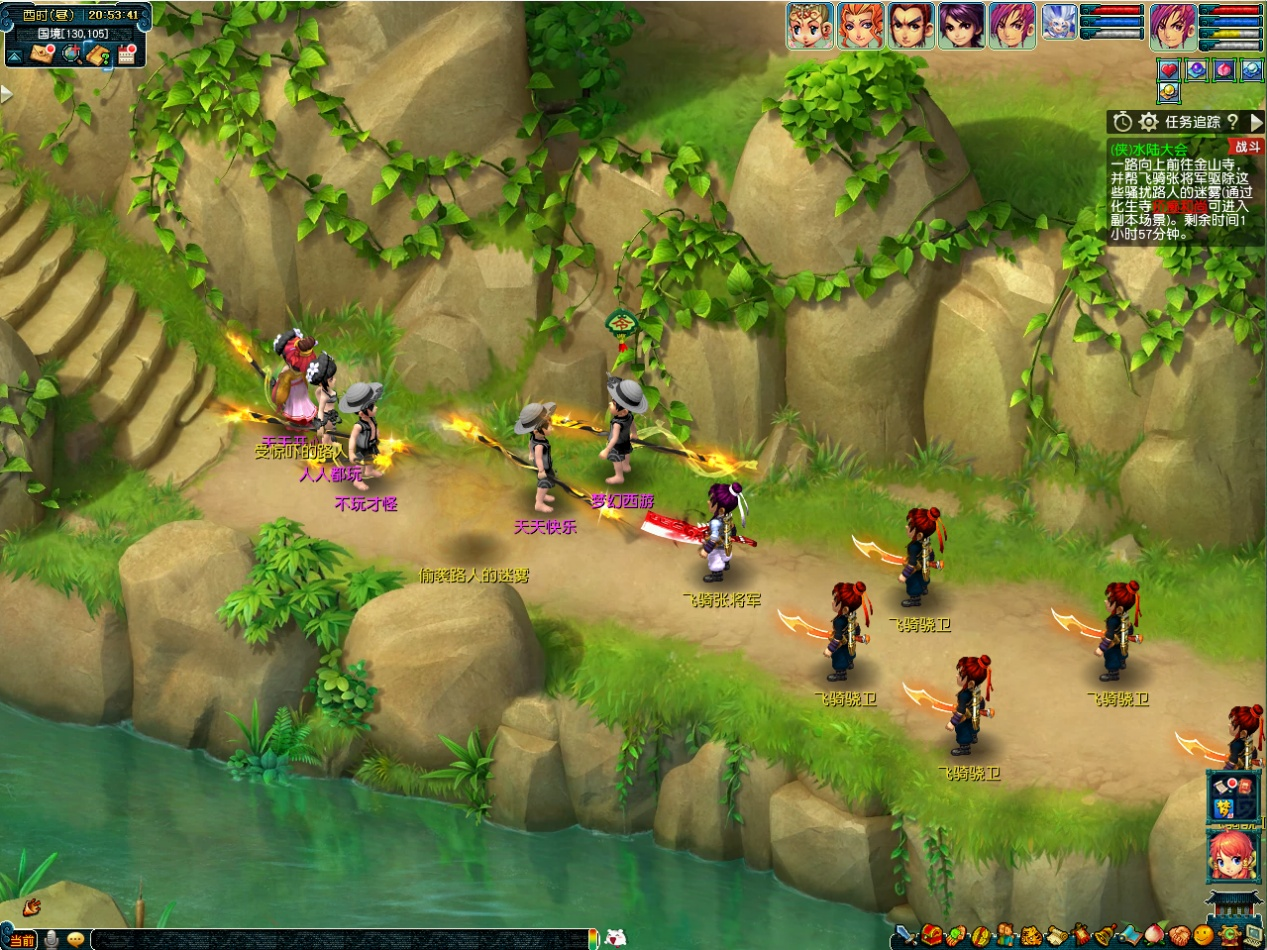Click the 当前 chat channel button
1267x950 pixels.
(x=22, y=940)
